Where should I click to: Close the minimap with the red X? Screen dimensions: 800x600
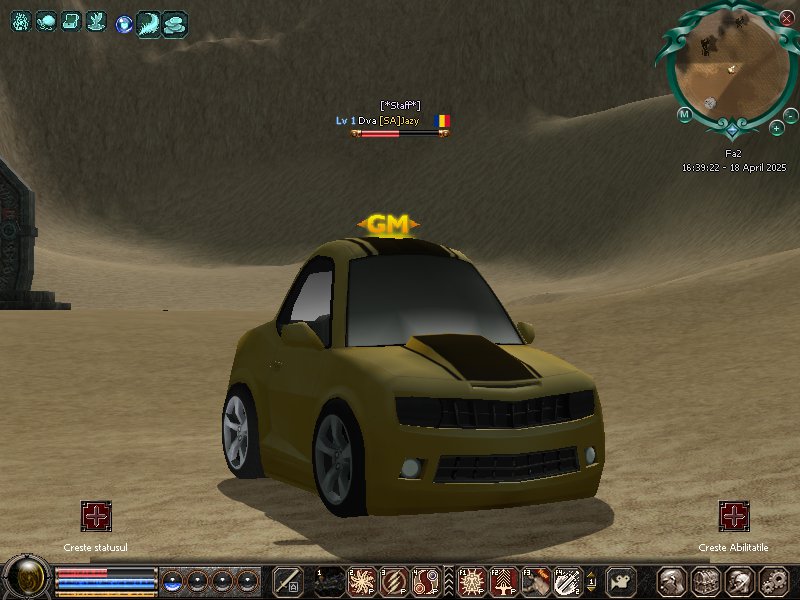[x=787, y=18]
